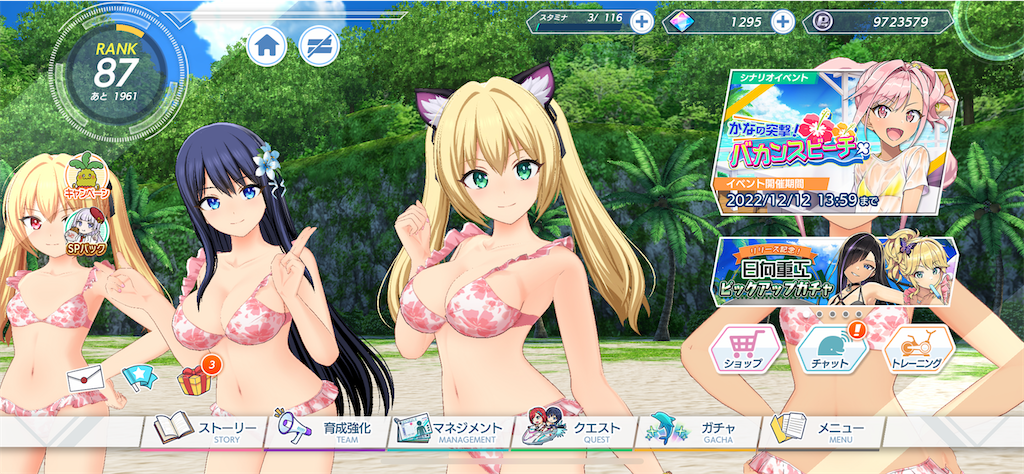Open the pickup gacha banner
Viewport: 1024px width, 474px height.
pyautogui.click(x=836, y=272)
